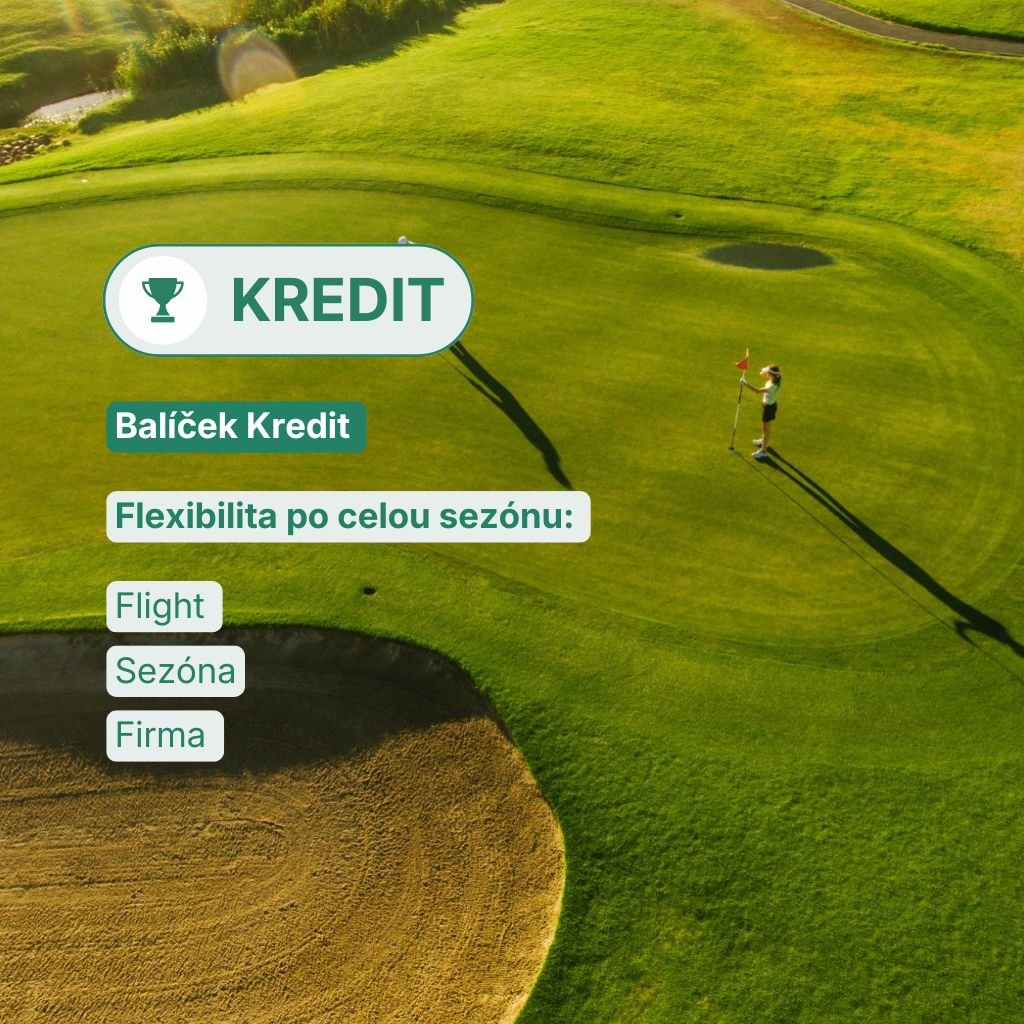Open the Balíček Kredit label
1024x1024 pixels.
(235, 426)
